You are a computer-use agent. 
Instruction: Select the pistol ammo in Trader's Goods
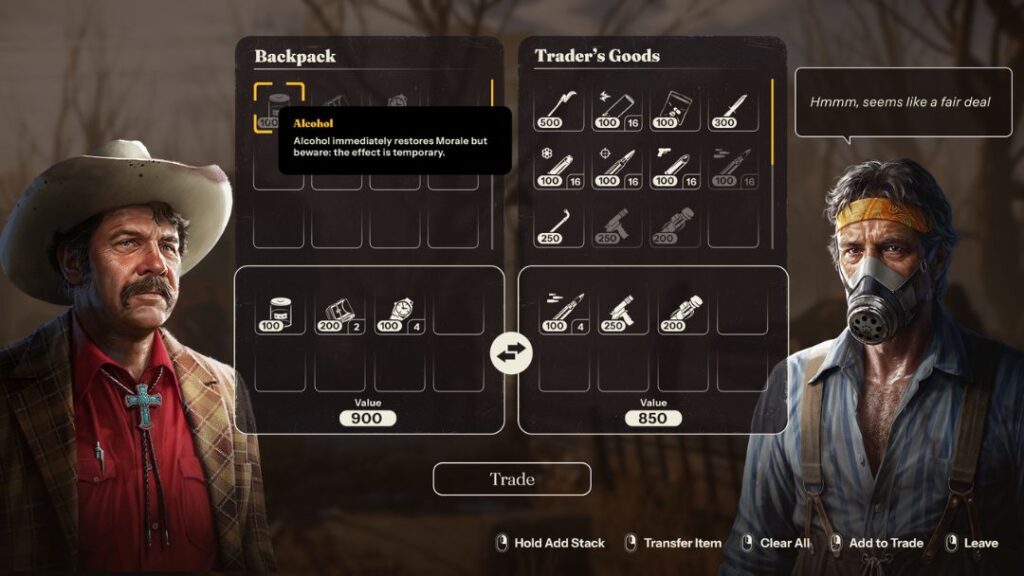point(675,166)
